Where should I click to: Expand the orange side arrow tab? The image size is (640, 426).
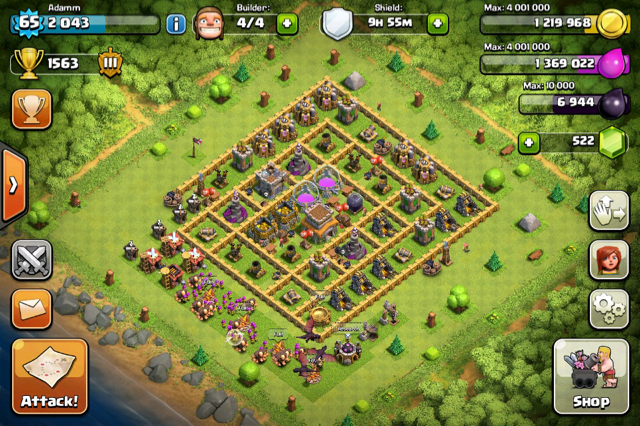point(13,186)
